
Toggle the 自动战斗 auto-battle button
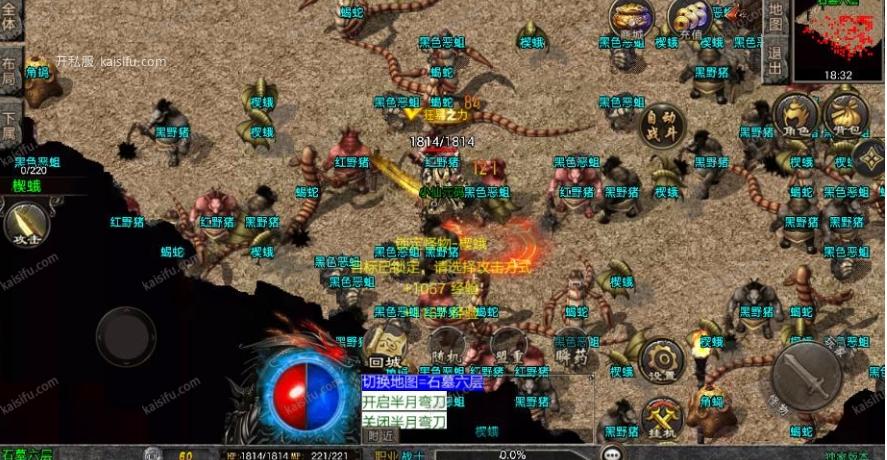(x=663, y=125)
